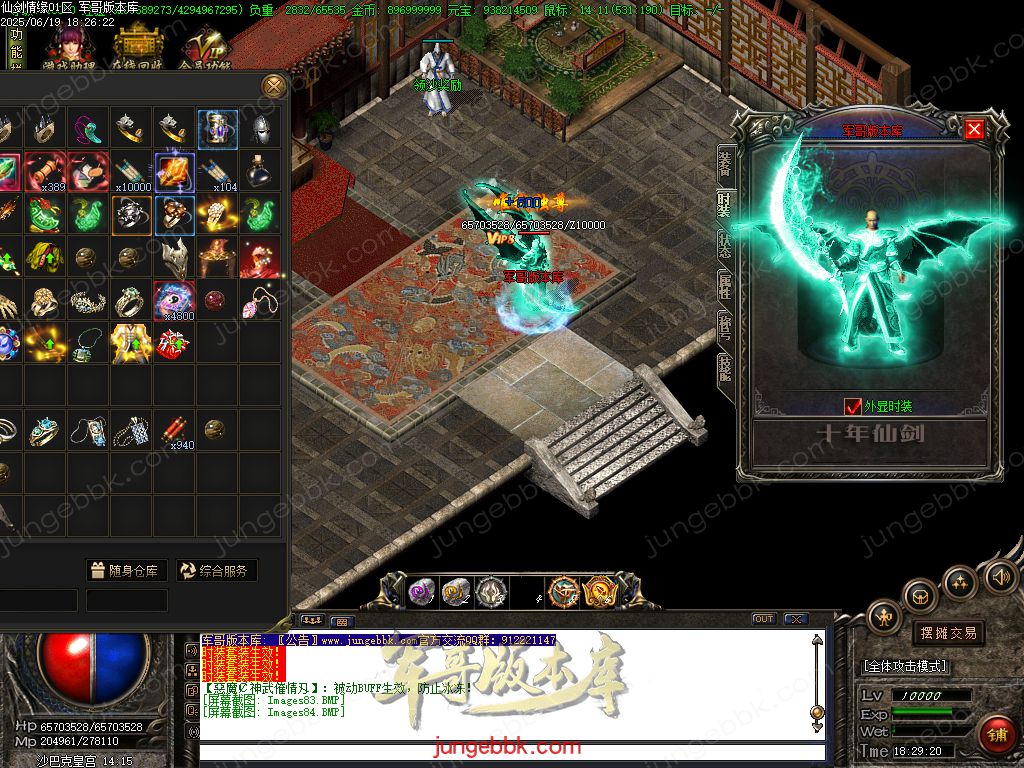The height and width of the screenshot is (768, 1024).
Task: Toggle the sound speaker button
Action: [x=1000, y=577]
